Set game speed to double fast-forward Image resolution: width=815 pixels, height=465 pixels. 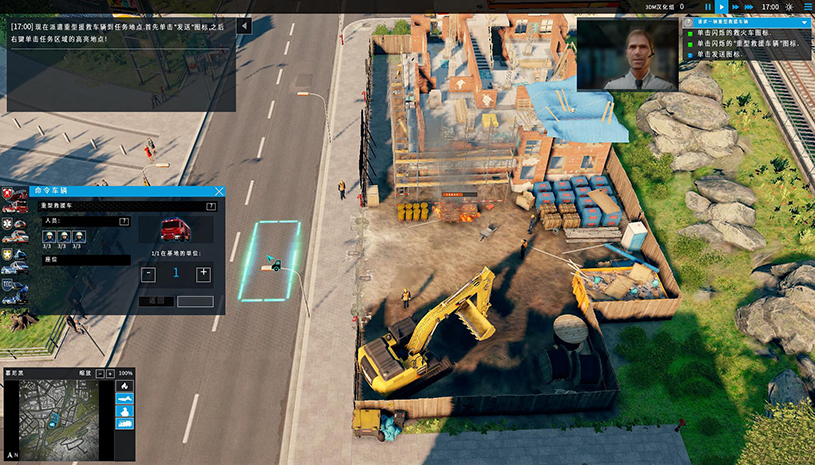[x=735, y=6]
